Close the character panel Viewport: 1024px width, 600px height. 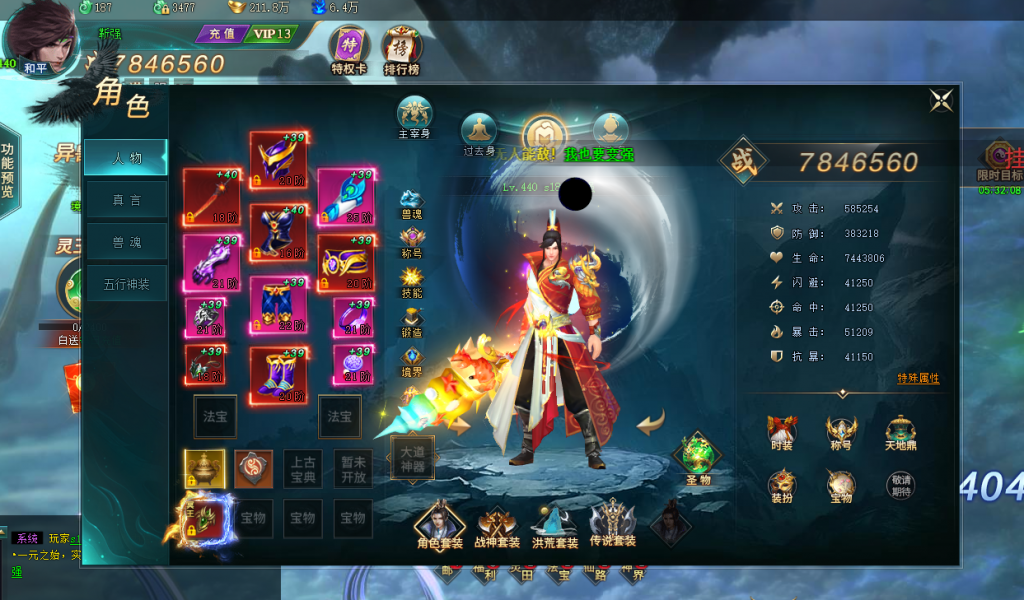(x=941, y=100)
